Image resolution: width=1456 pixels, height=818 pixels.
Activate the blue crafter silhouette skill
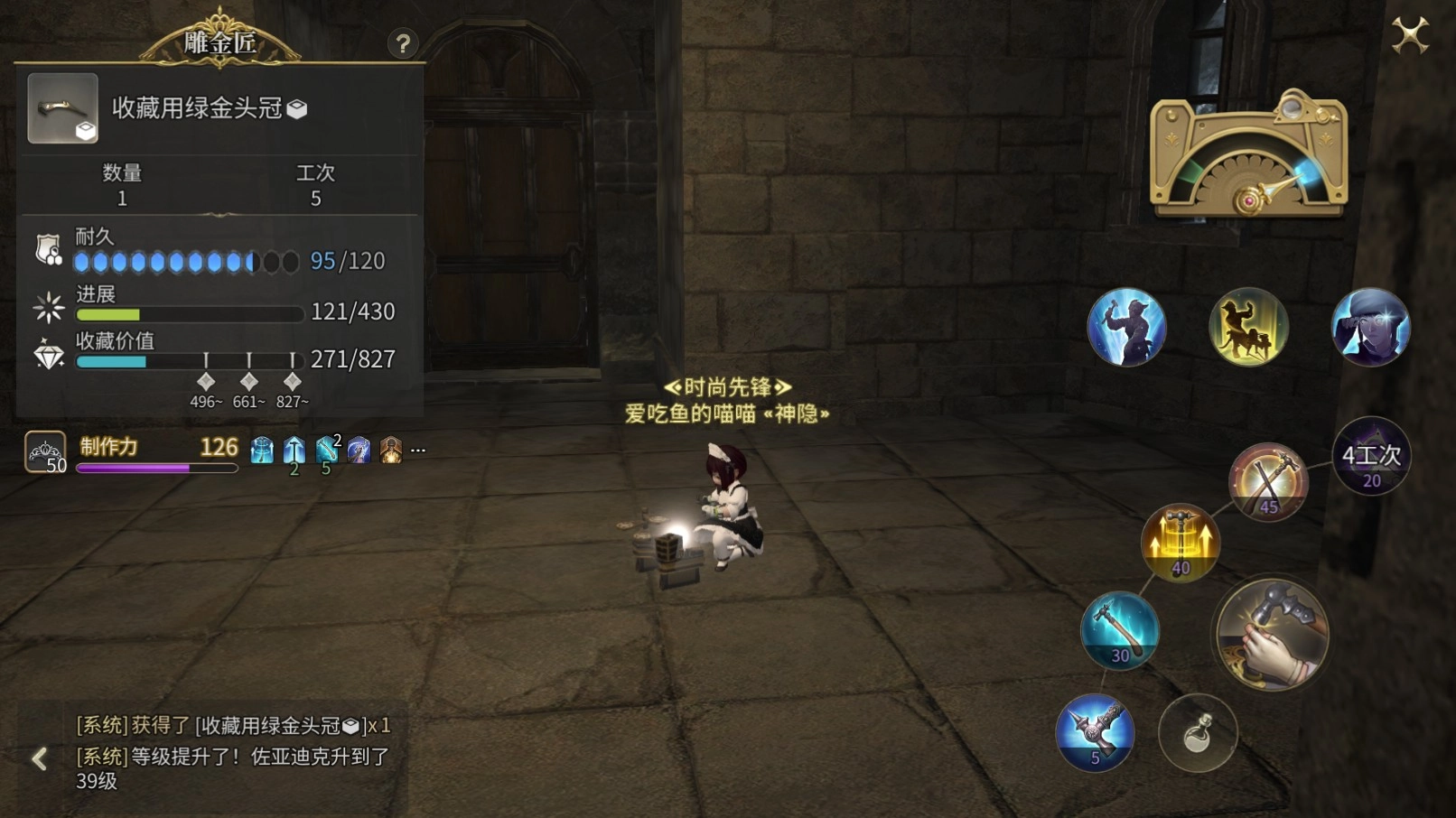pos(1126,327)
